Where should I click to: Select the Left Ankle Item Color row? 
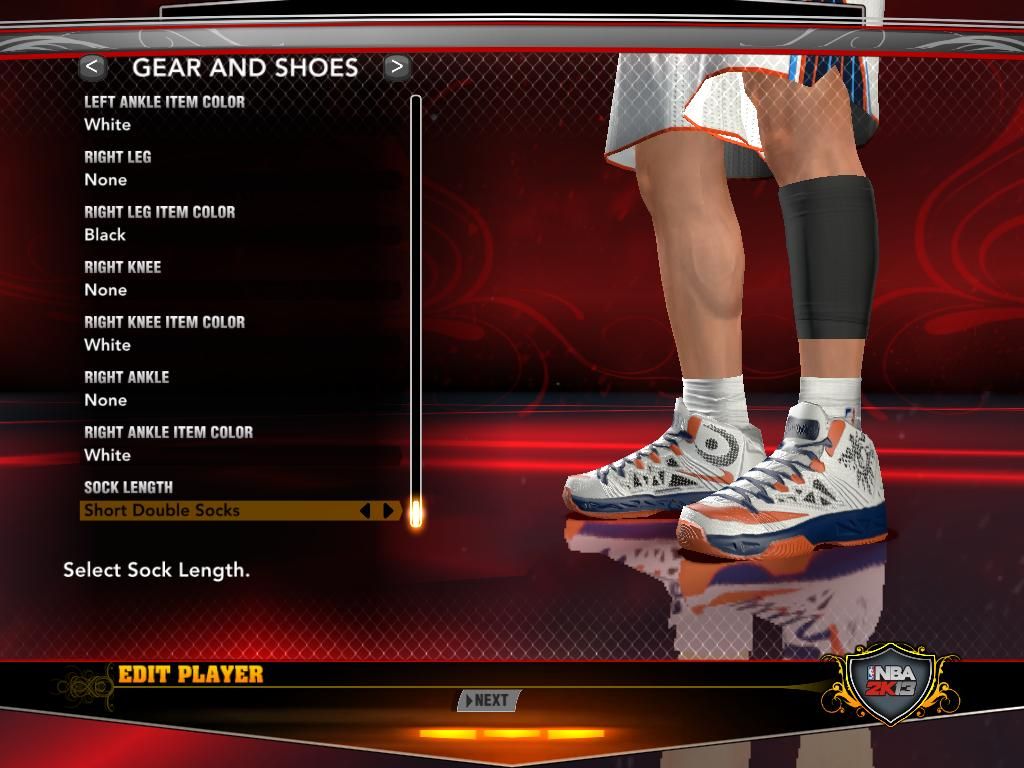[240, 113]
